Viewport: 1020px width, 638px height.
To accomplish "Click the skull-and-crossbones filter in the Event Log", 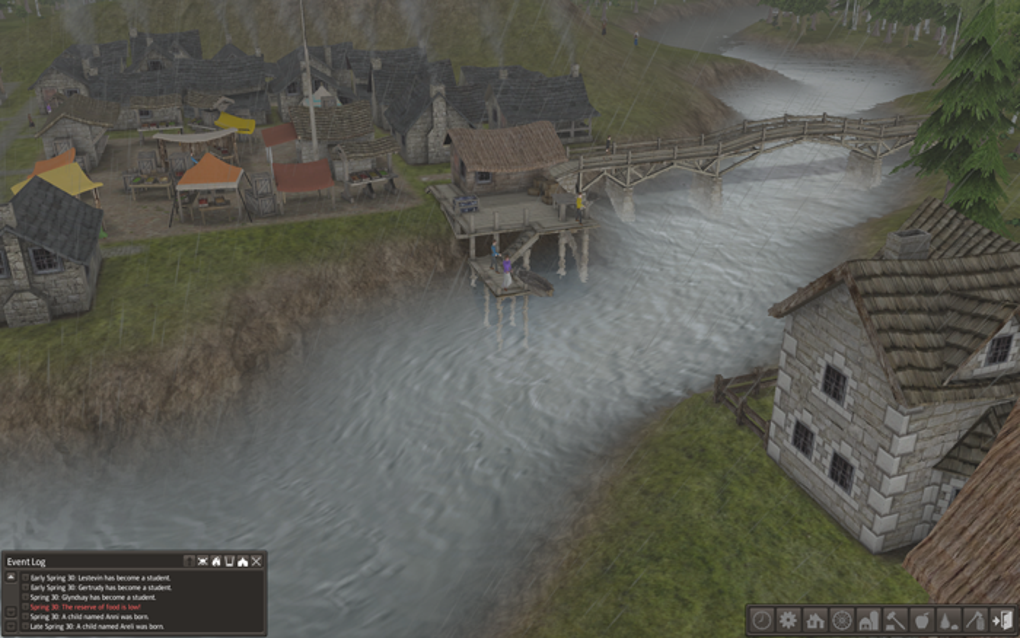I will click(202, 562).
